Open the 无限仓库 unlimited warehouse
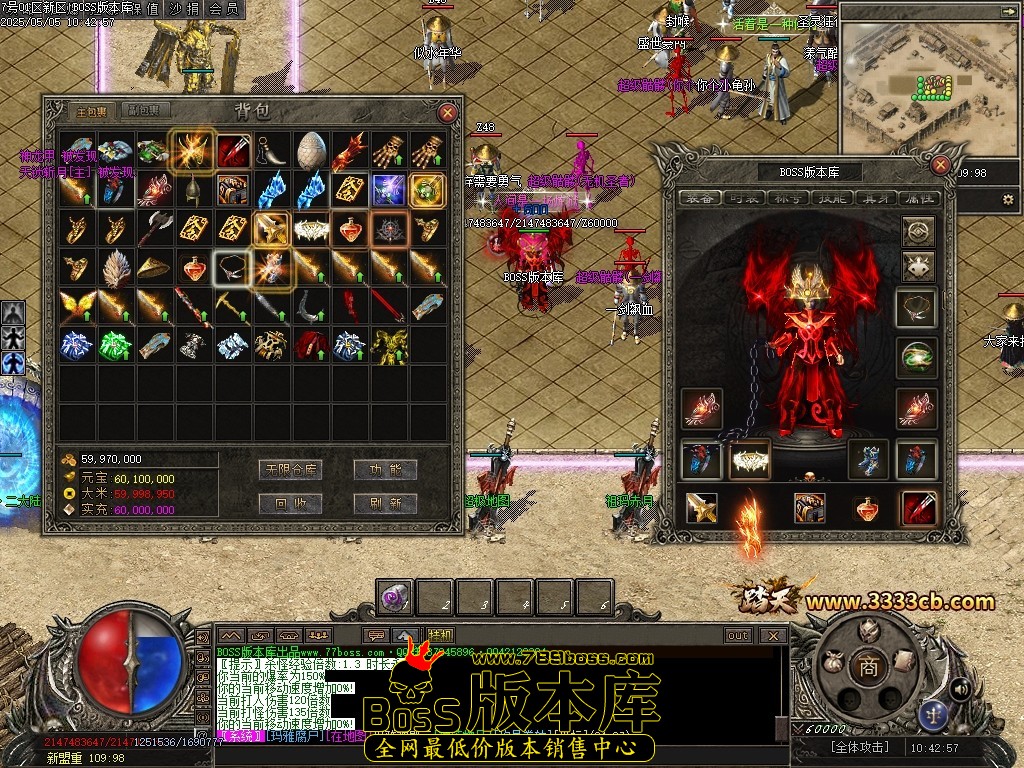 289,469
